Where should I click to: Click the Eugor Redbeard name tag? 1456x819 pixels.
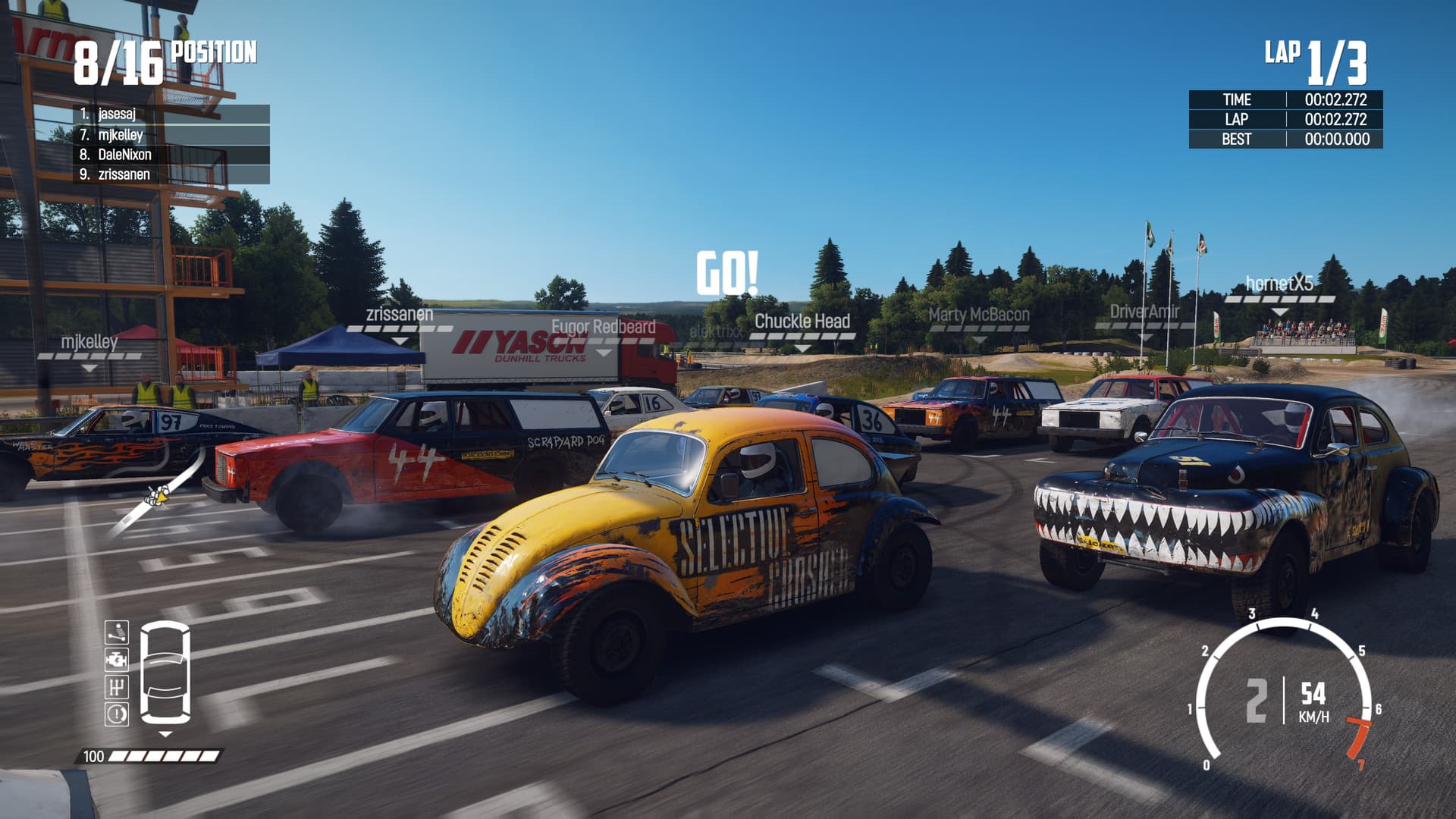pyautogui.click(x=604, y=327)
